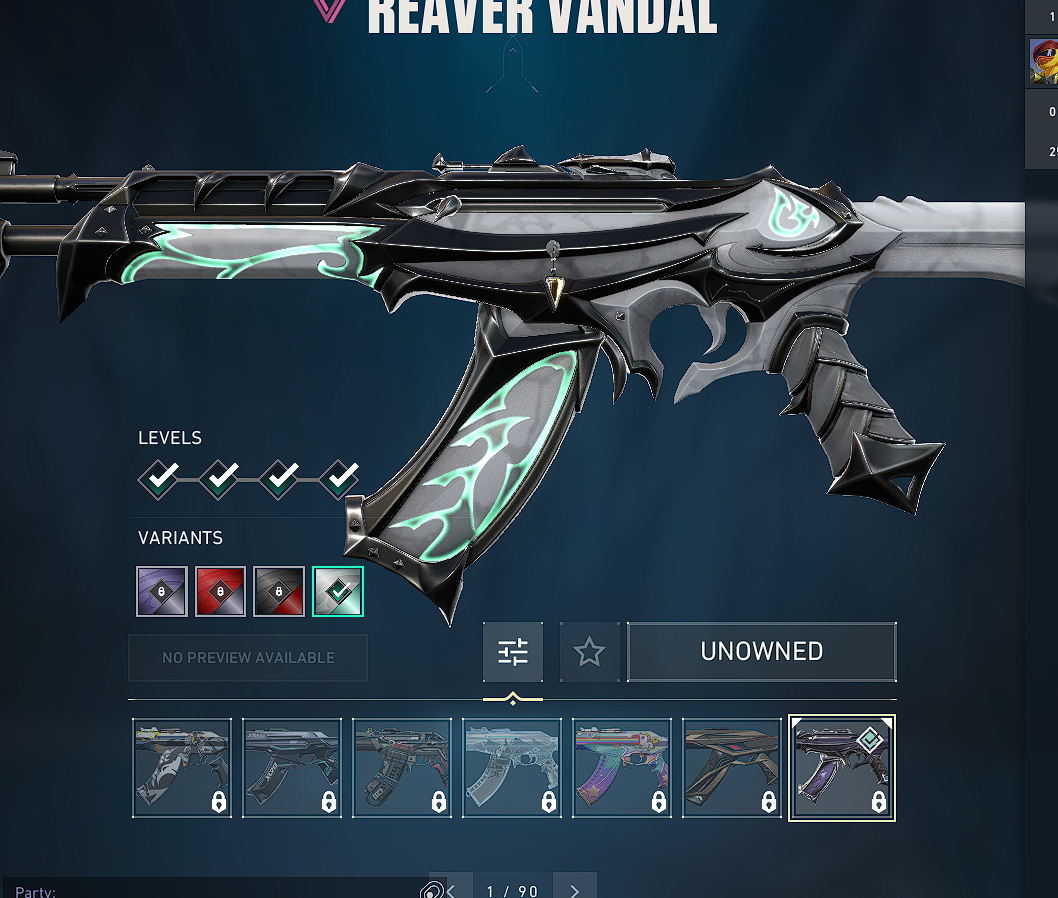Go to the next skin page arrow
This screenshot has width=1058, height=898.
(x=574, y=889)
